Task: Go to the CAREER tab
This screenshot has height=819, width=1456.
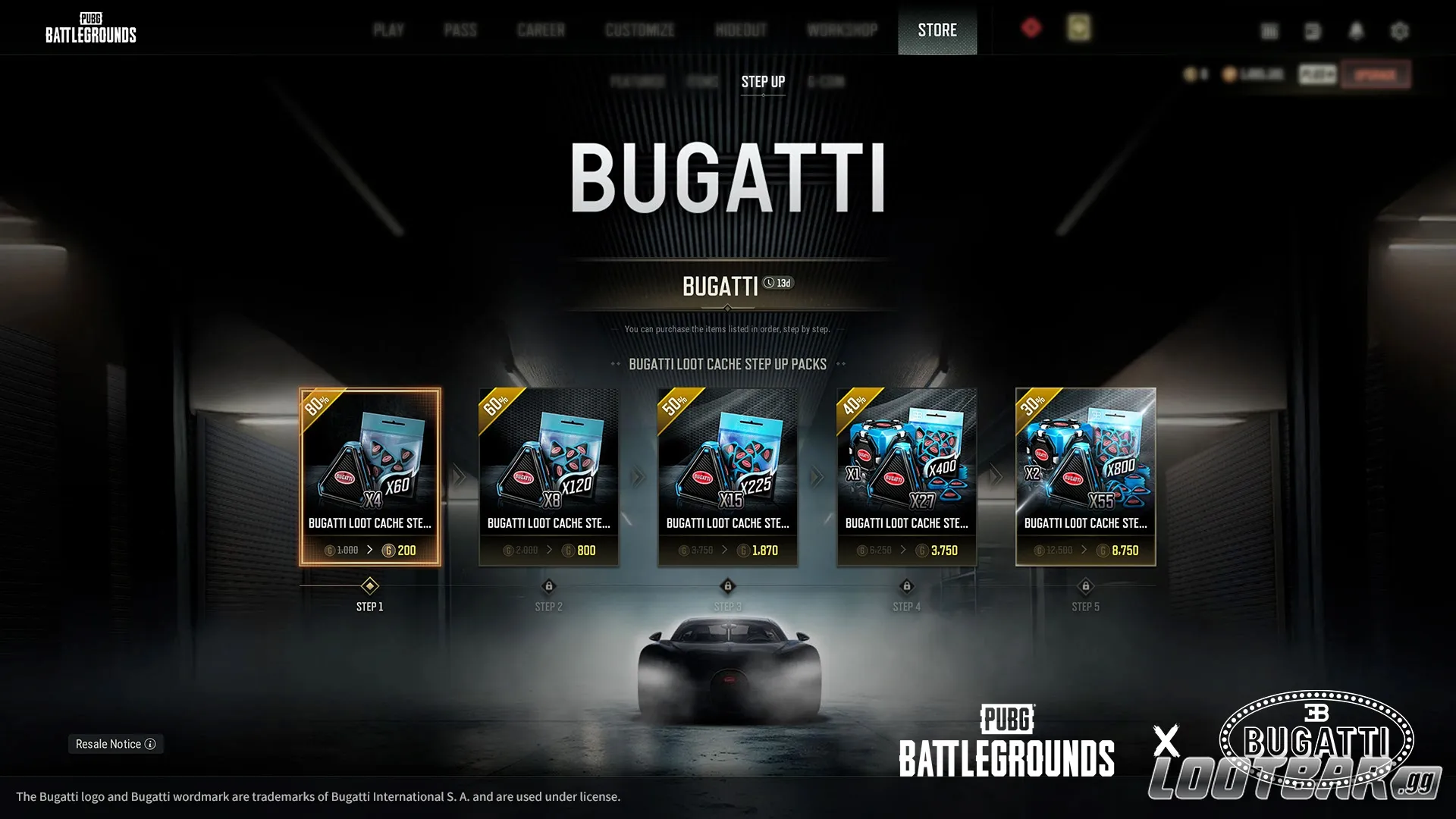Action: coord(541,30)
